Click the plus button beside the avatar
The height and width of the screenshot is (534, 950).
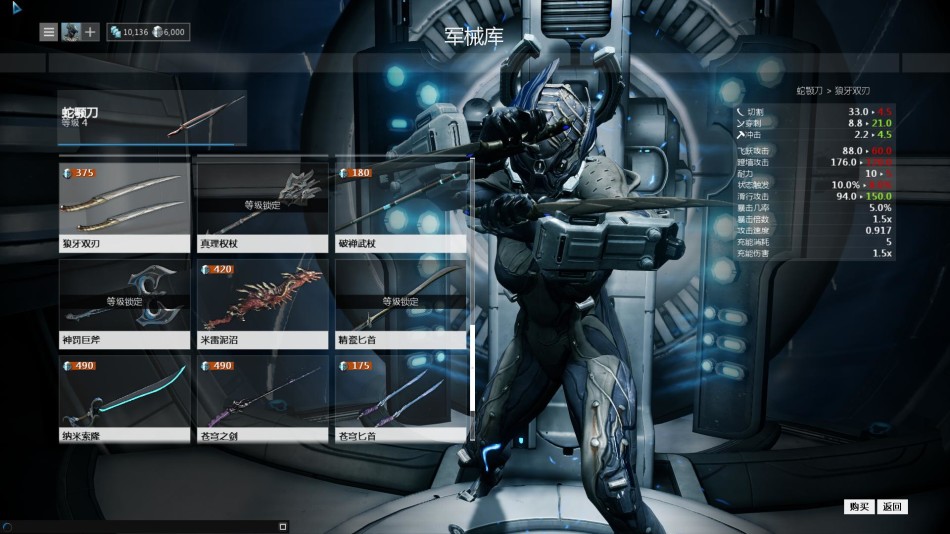pos(90,32)
